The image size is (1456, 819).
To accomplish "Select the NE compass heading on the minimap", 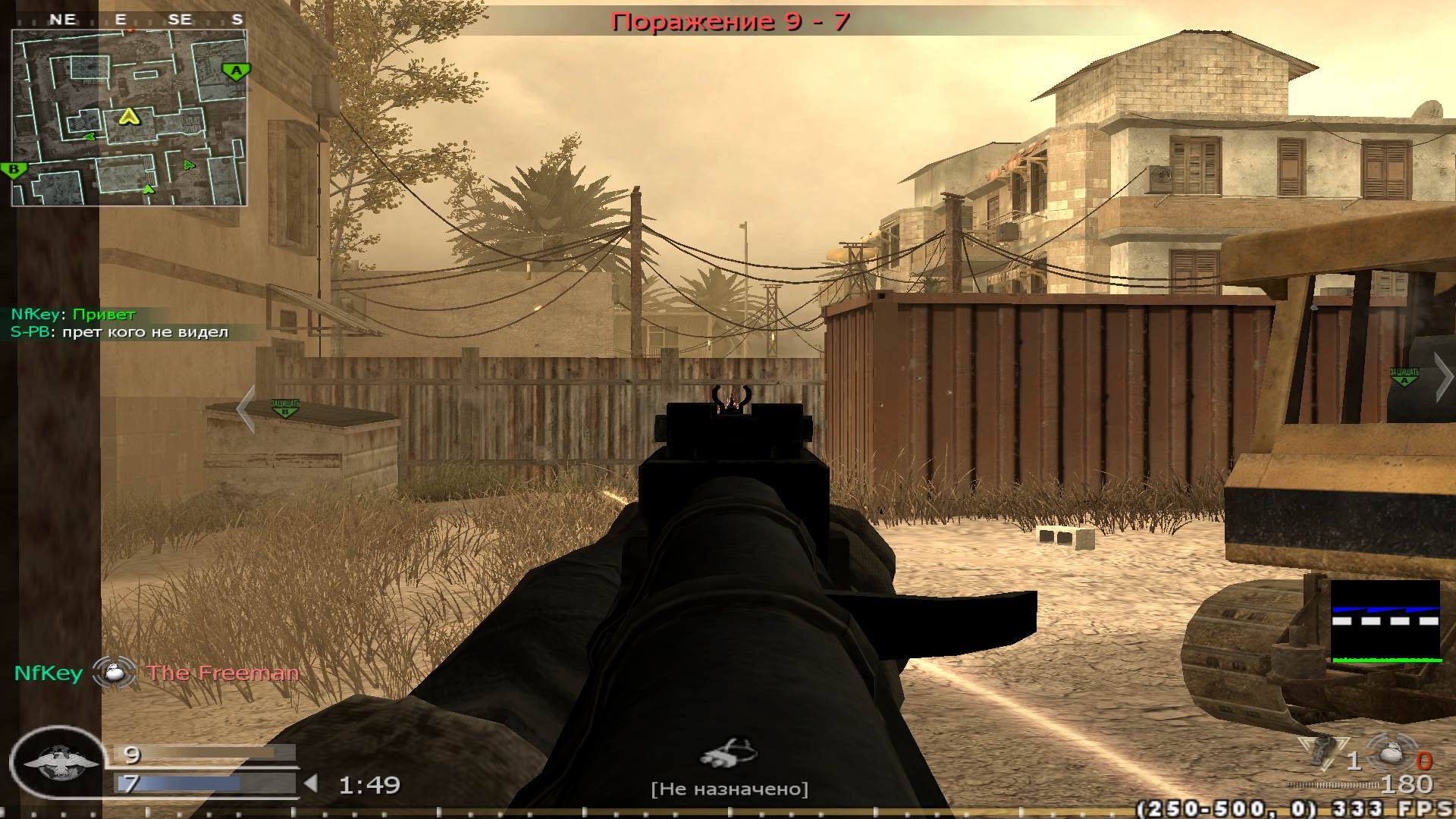I will (64, 20).
